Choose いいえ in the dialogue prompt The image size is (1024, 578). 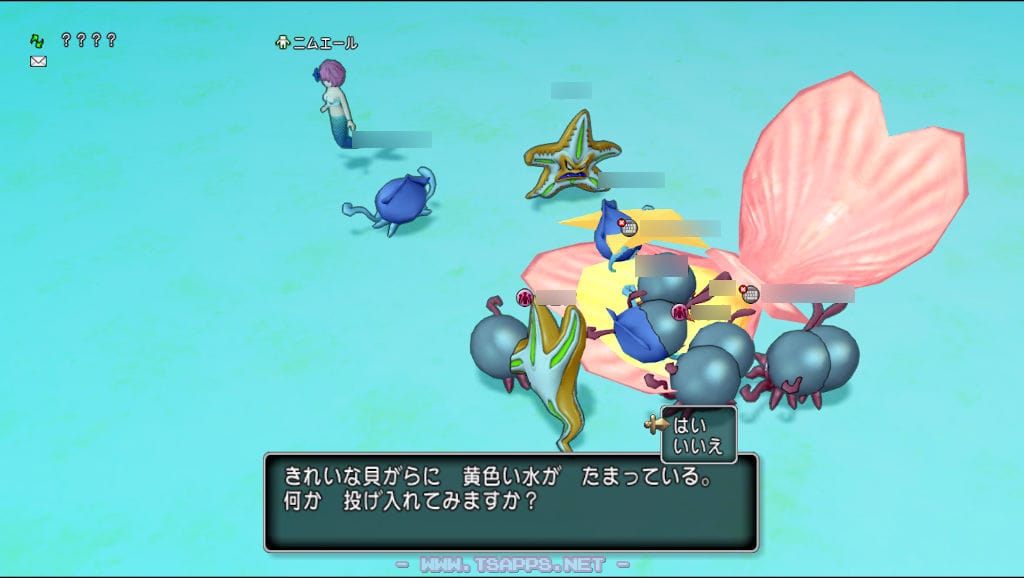tap(698, 445)
